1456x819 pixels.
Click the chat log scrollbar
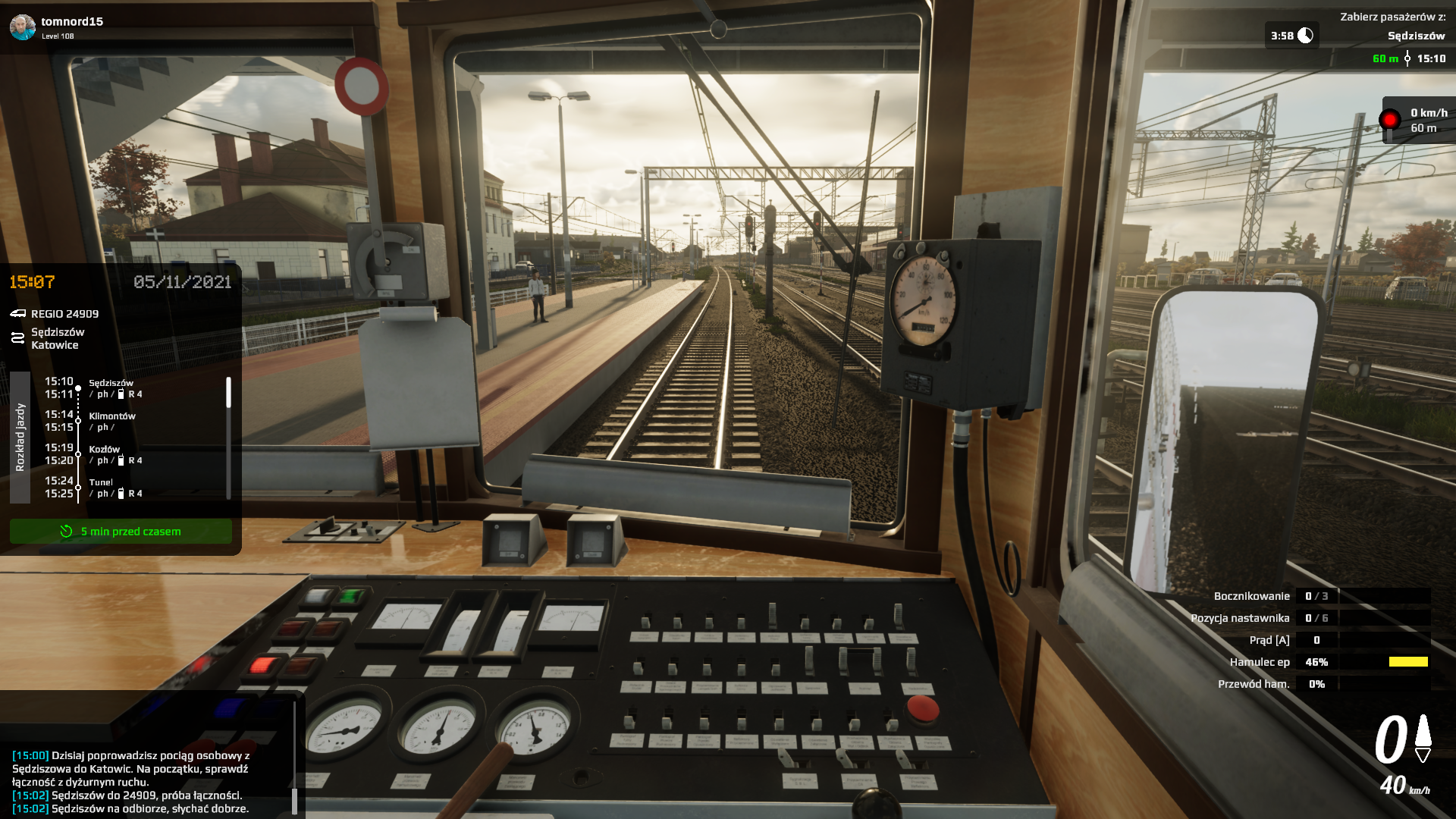(294, 799)
